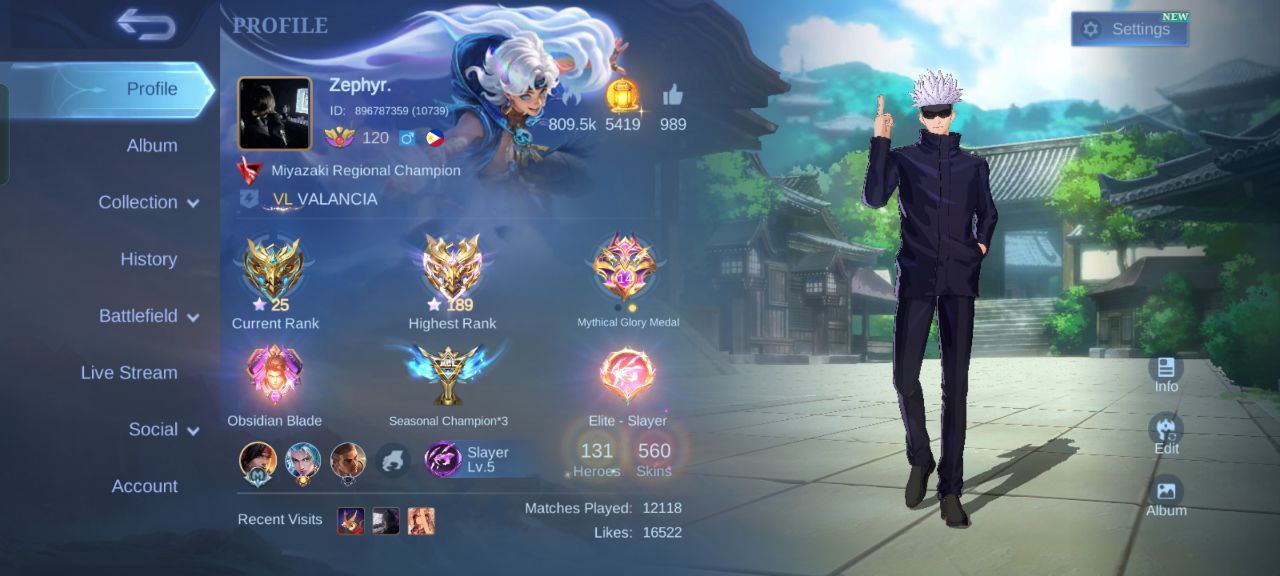View the Current Rank badge

click(274, 270)
